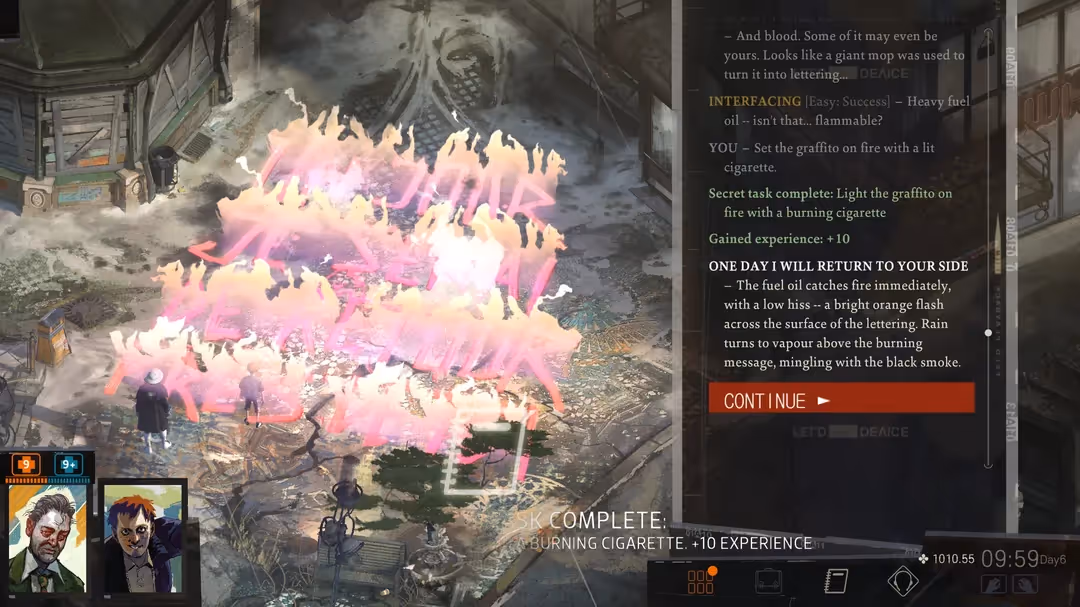
Task: Open the Thought Cabinet head icon
Action: [x=903, y=581]
